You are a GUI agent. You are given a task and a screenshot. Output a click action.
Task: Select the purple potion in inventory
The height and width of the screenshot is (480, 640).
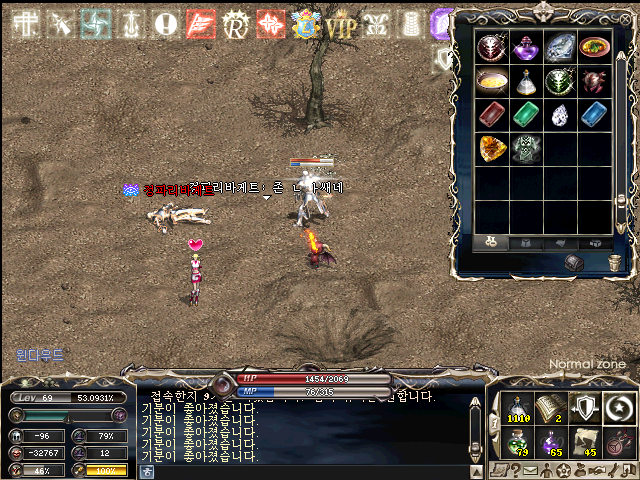pos(526,46)
